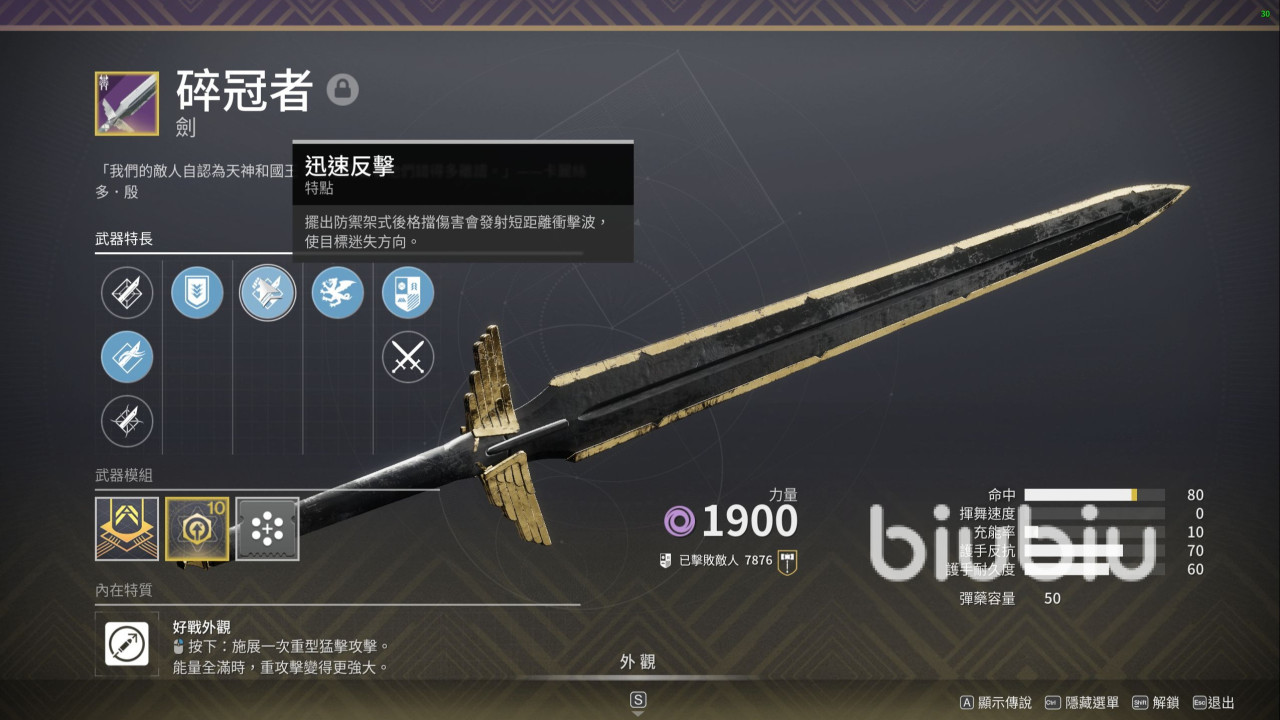
Task: Toggle the lock icon beside 碎冠者
Action: click(x=342, y=91)
